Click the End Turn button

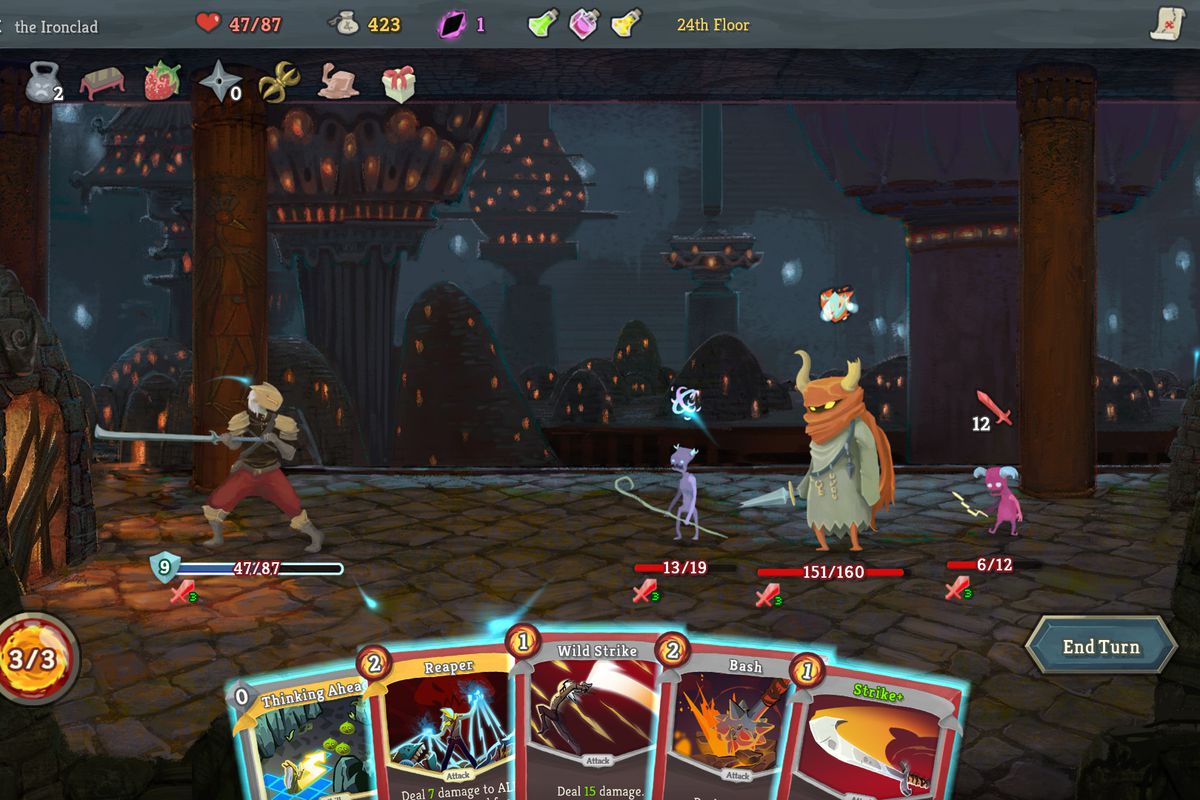coord(1100,647)
